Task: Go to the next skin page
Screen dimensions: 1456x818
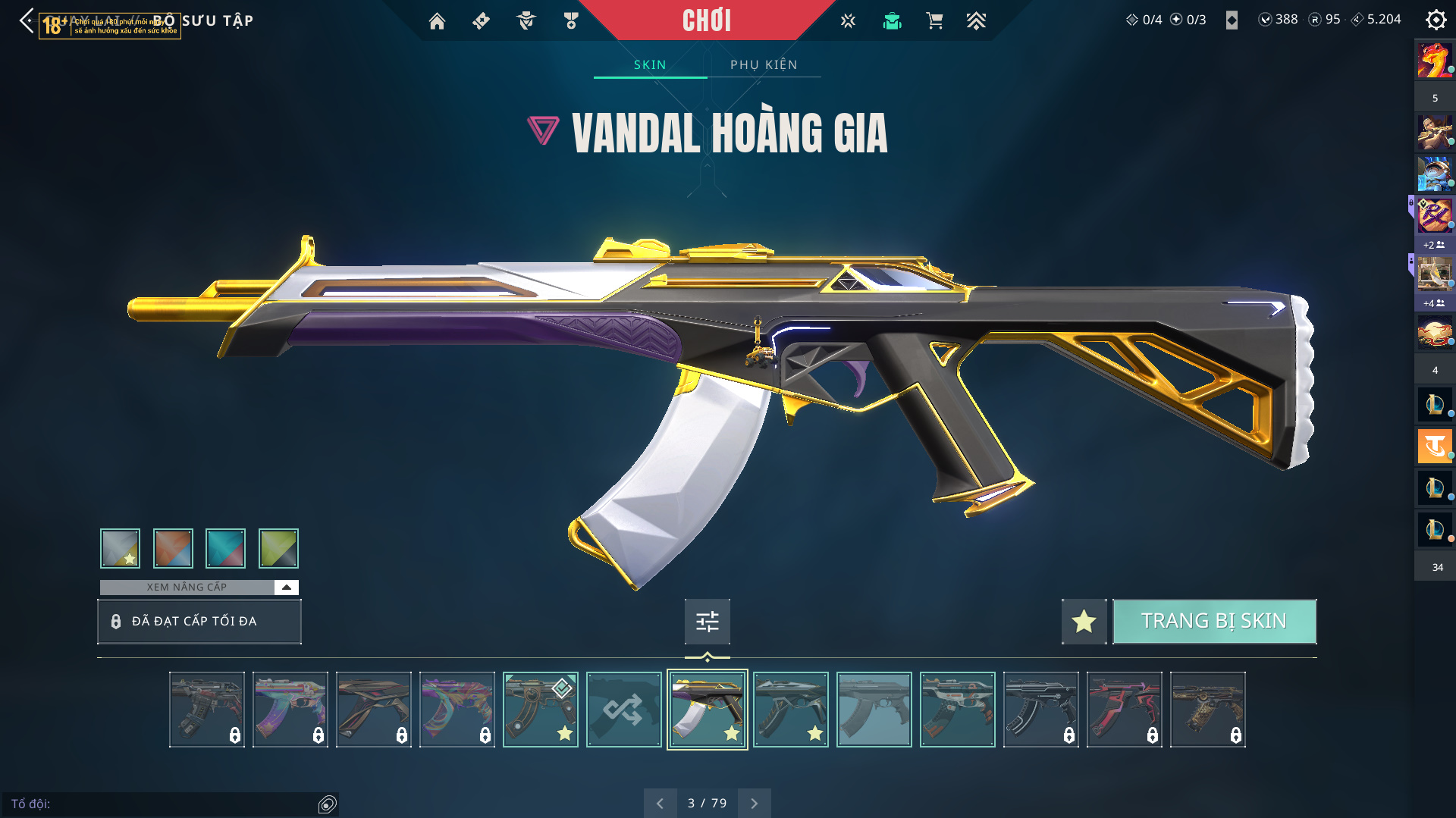Action: click(754, 803)
